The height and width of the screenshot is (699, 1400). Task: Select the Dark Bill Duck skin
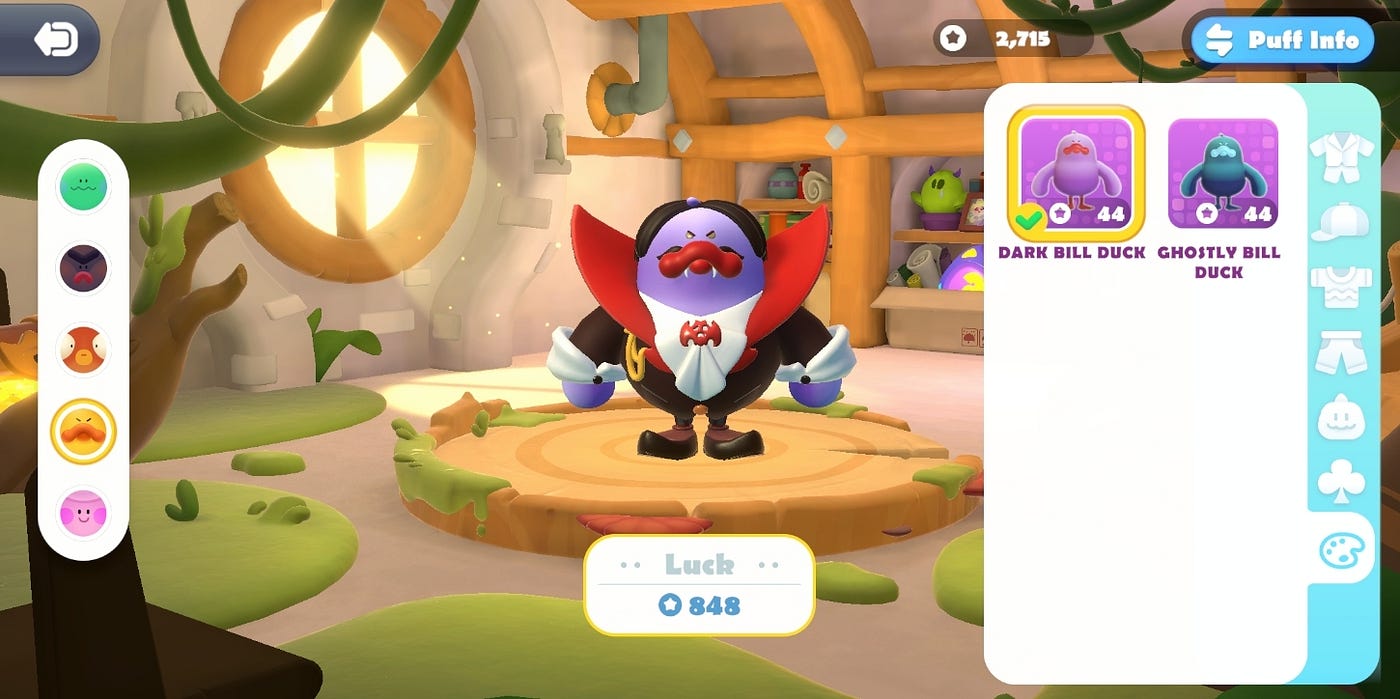click(1075, 173)
